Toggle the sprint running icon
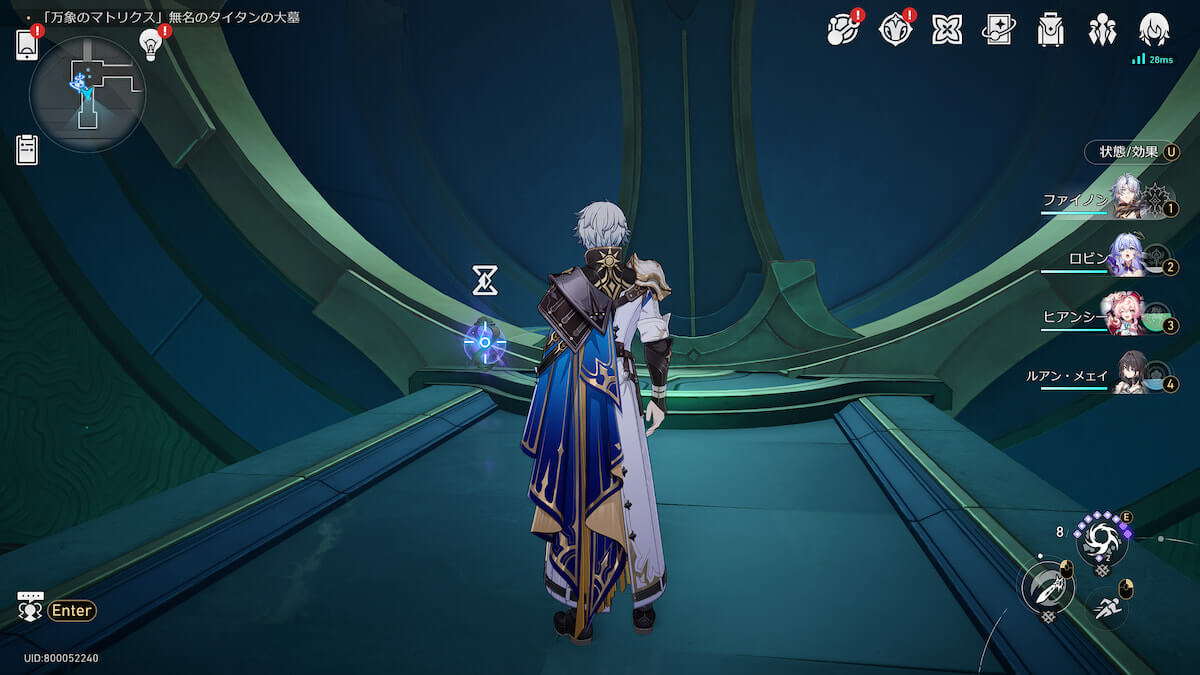The image size is (1200, 675). point(1105,606)
